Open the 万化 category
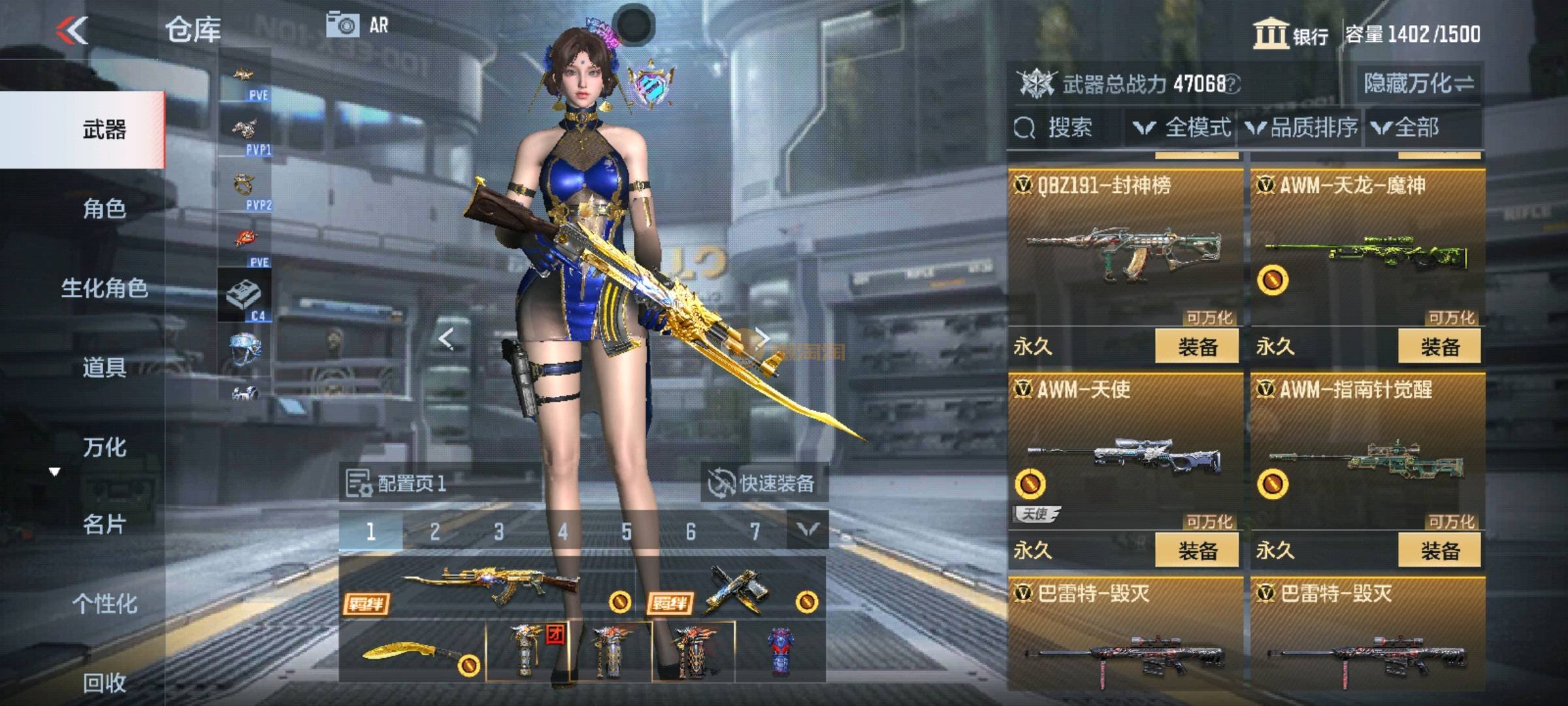The width and height of the screenshot is (1568, 706). pyautogui.click(x=104, y=448)
